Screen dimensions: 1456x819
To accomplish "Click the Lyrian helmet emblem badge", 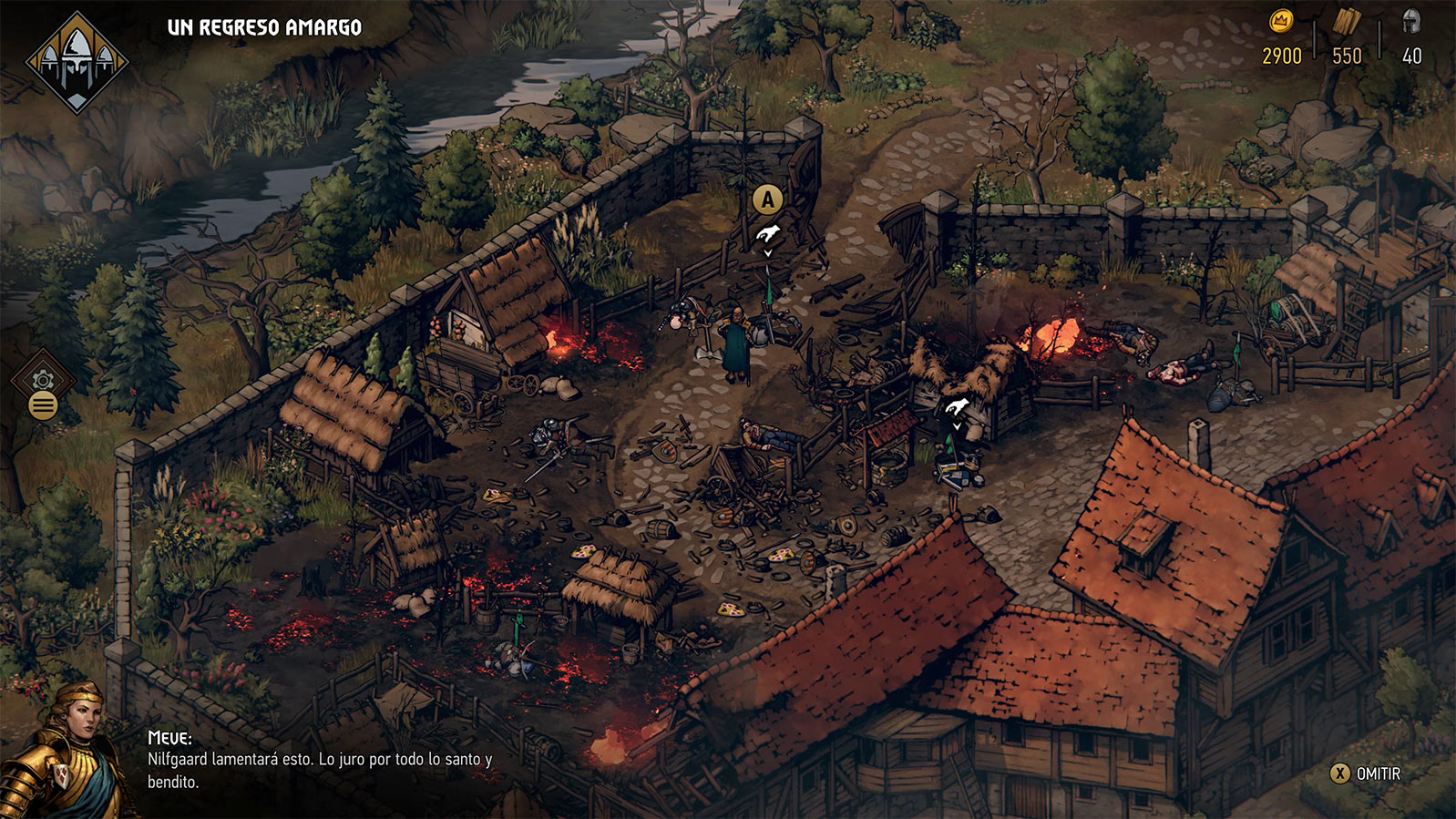I will pos(77,62).
